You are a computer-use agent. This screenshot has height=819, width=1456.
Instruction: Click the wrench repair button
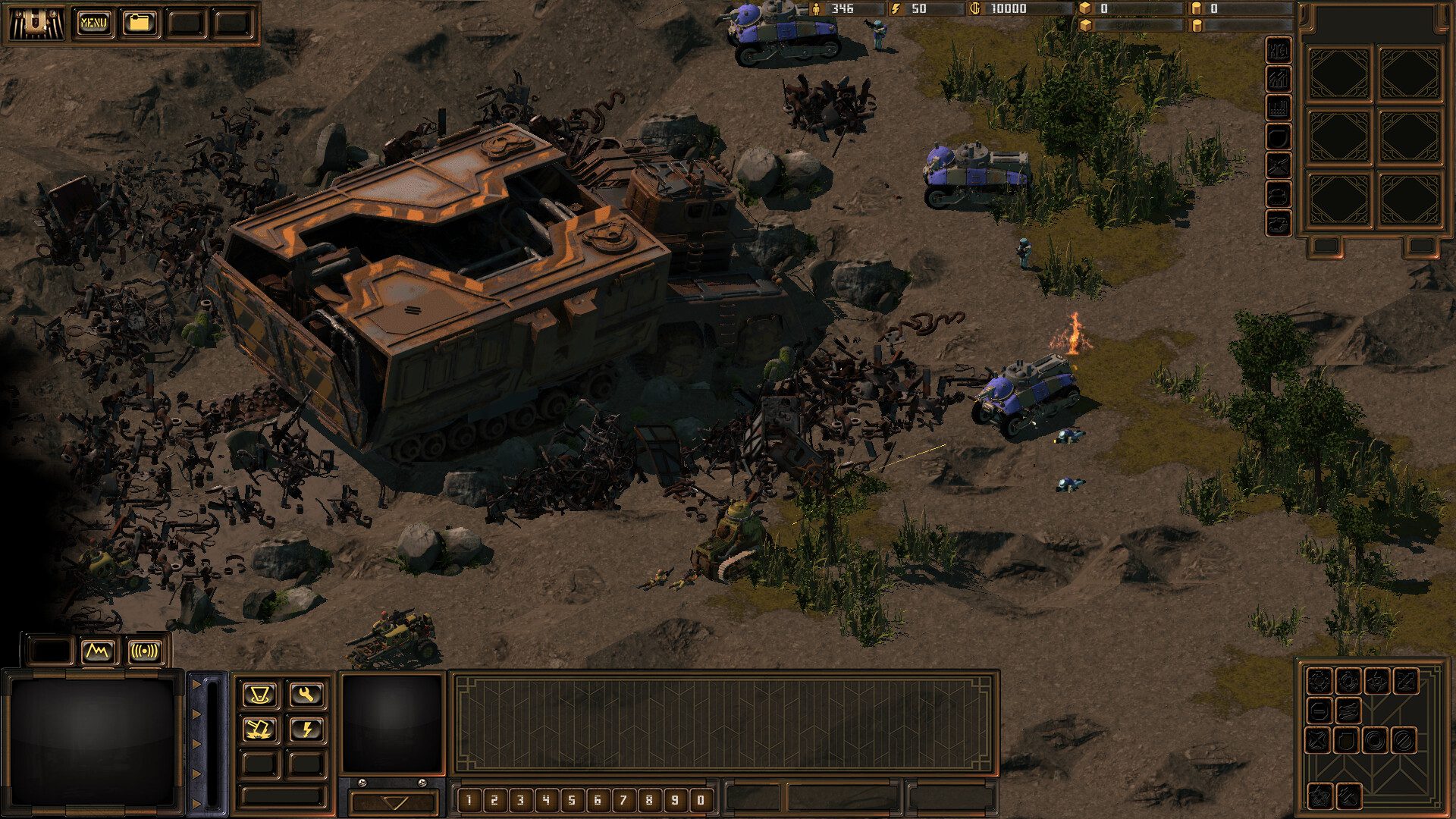pos(306,694)
